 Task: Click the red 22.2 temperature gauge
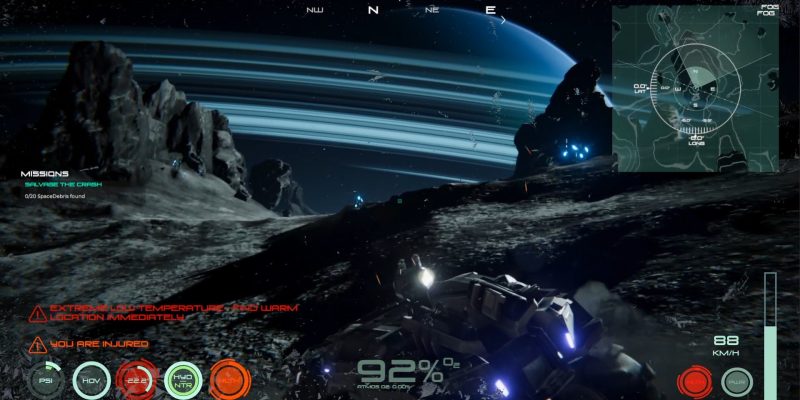(x=137, y=379)
